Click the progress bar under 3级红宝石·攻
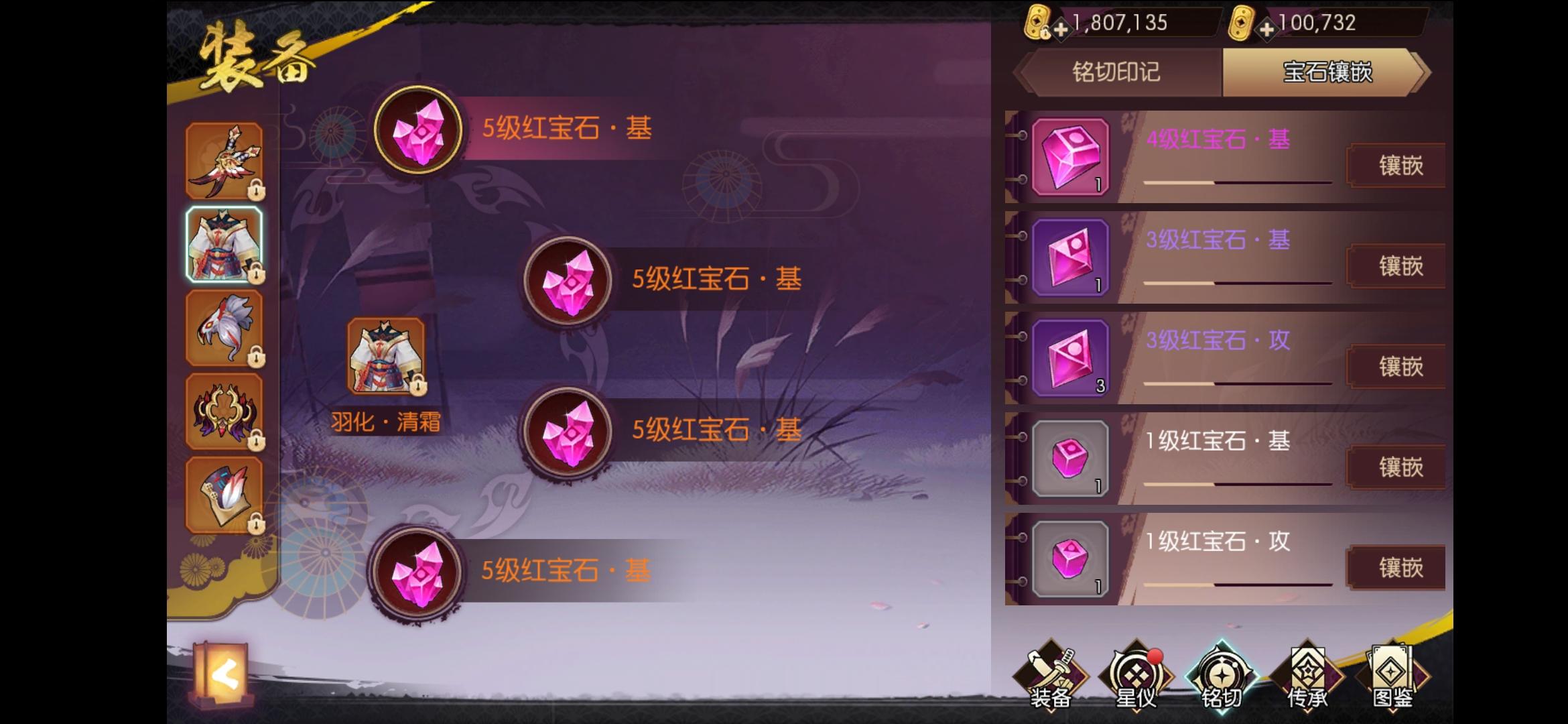The image size is (1568, 724). point(1236,385)
